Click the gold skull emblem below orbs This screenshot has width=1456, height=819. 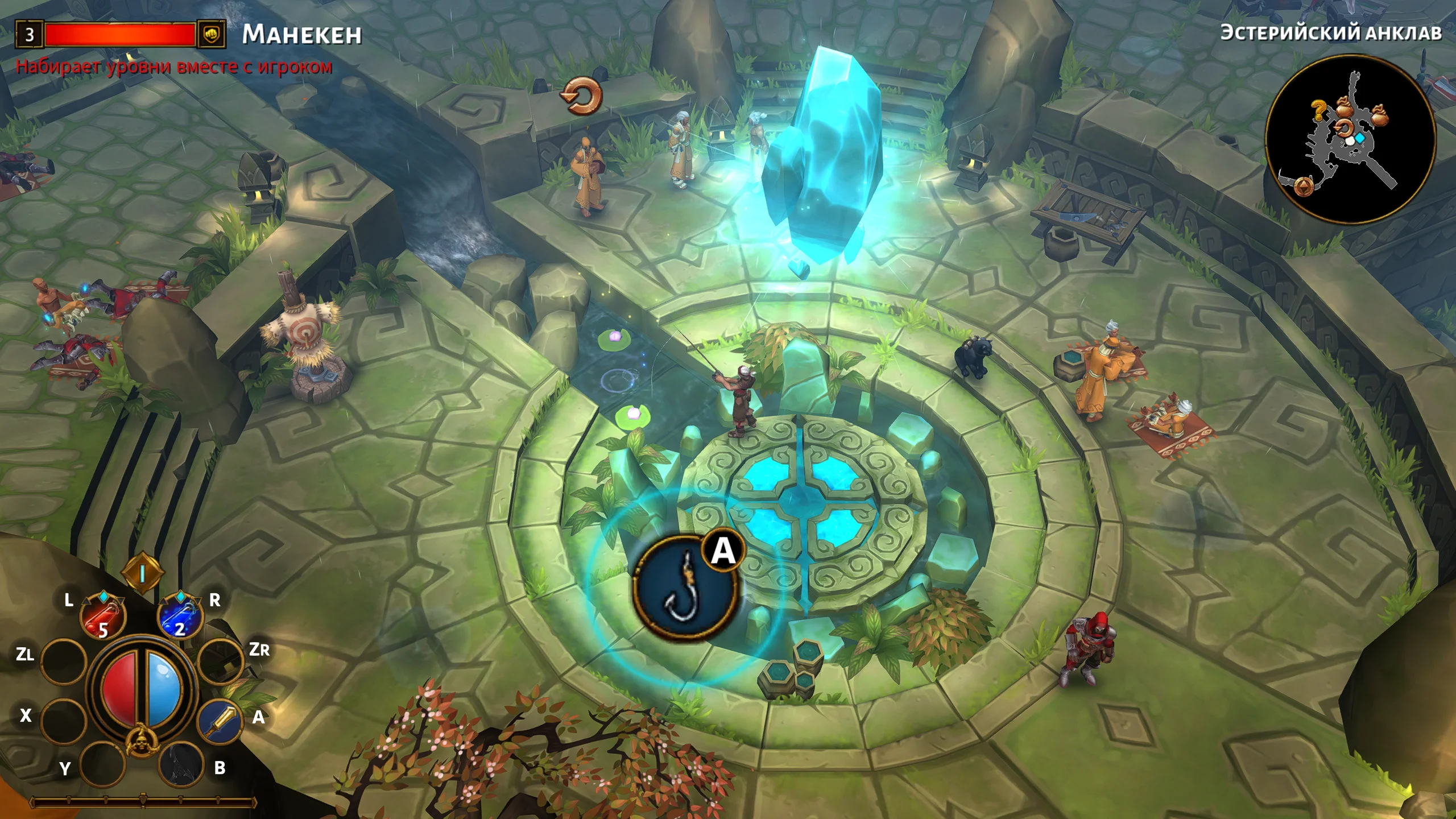140,741
